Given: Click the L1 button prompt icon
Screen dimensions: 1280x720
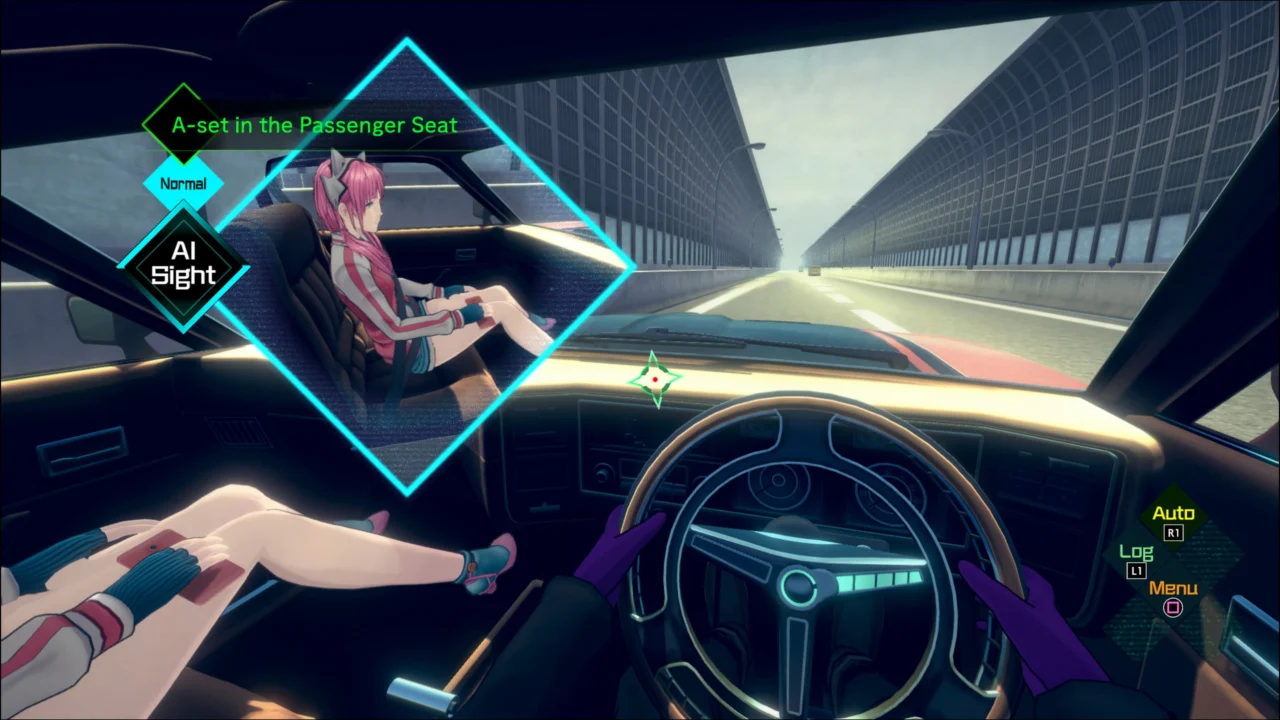Looking at the screenshot, I should [1135, 570].
